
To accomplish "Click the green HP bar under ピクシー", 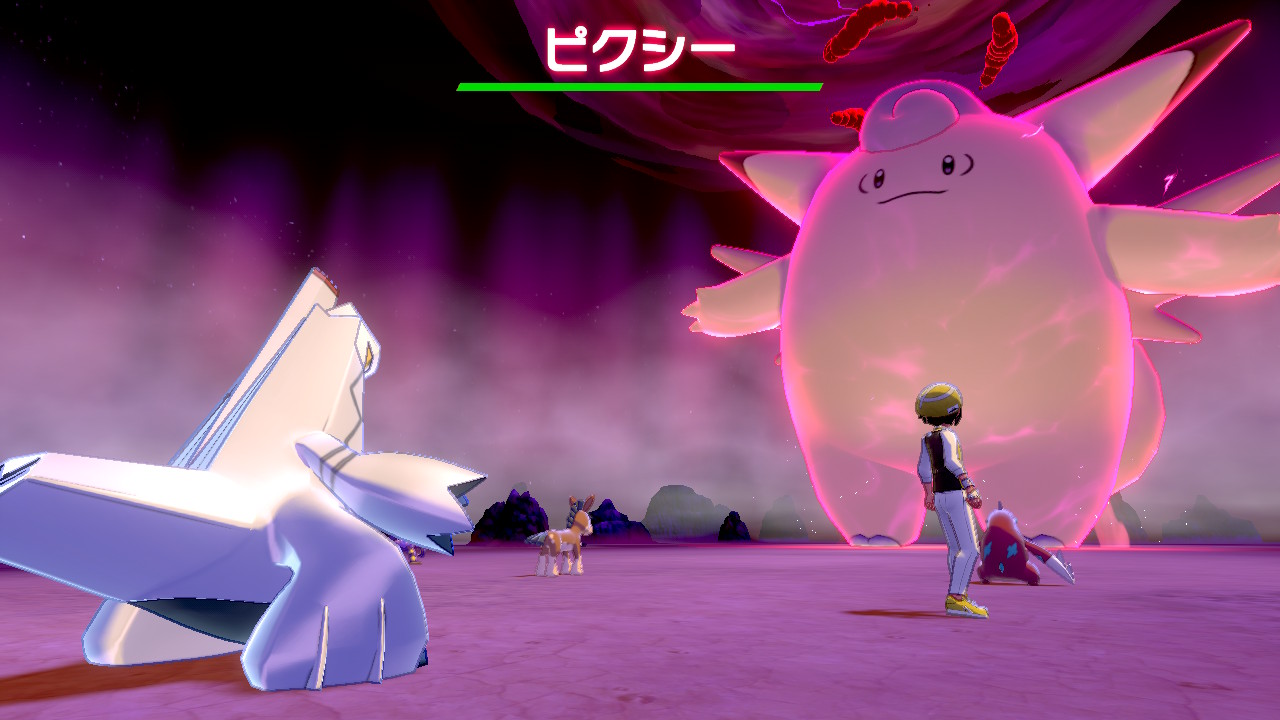I will click(x=640, y=84).
